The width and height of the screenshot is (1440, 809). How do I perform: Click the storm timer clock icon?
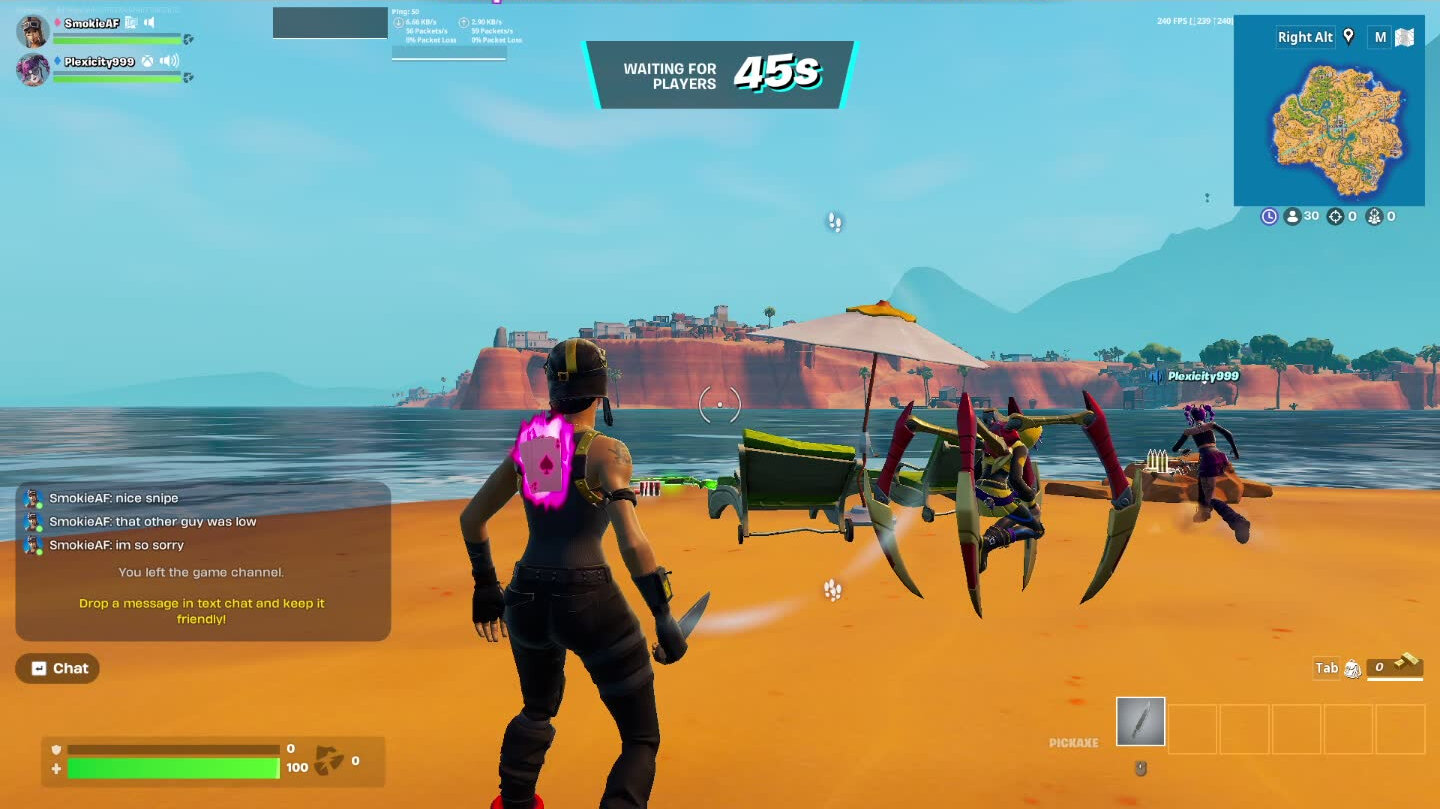pos(1269,216)
